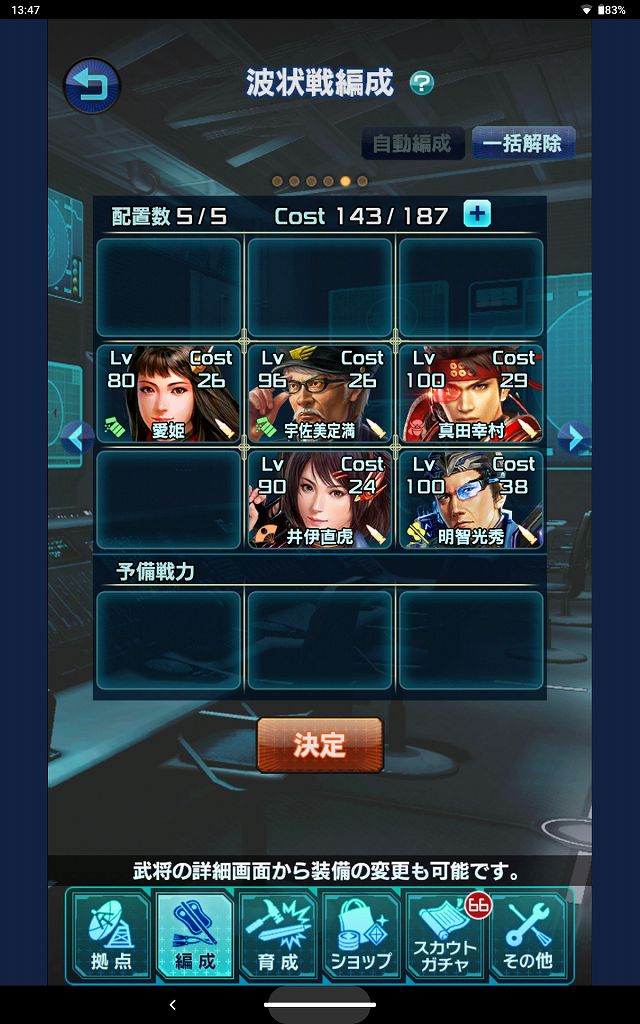
Task: Select the 愛姫 officer card
Action: tap(168, 394)
